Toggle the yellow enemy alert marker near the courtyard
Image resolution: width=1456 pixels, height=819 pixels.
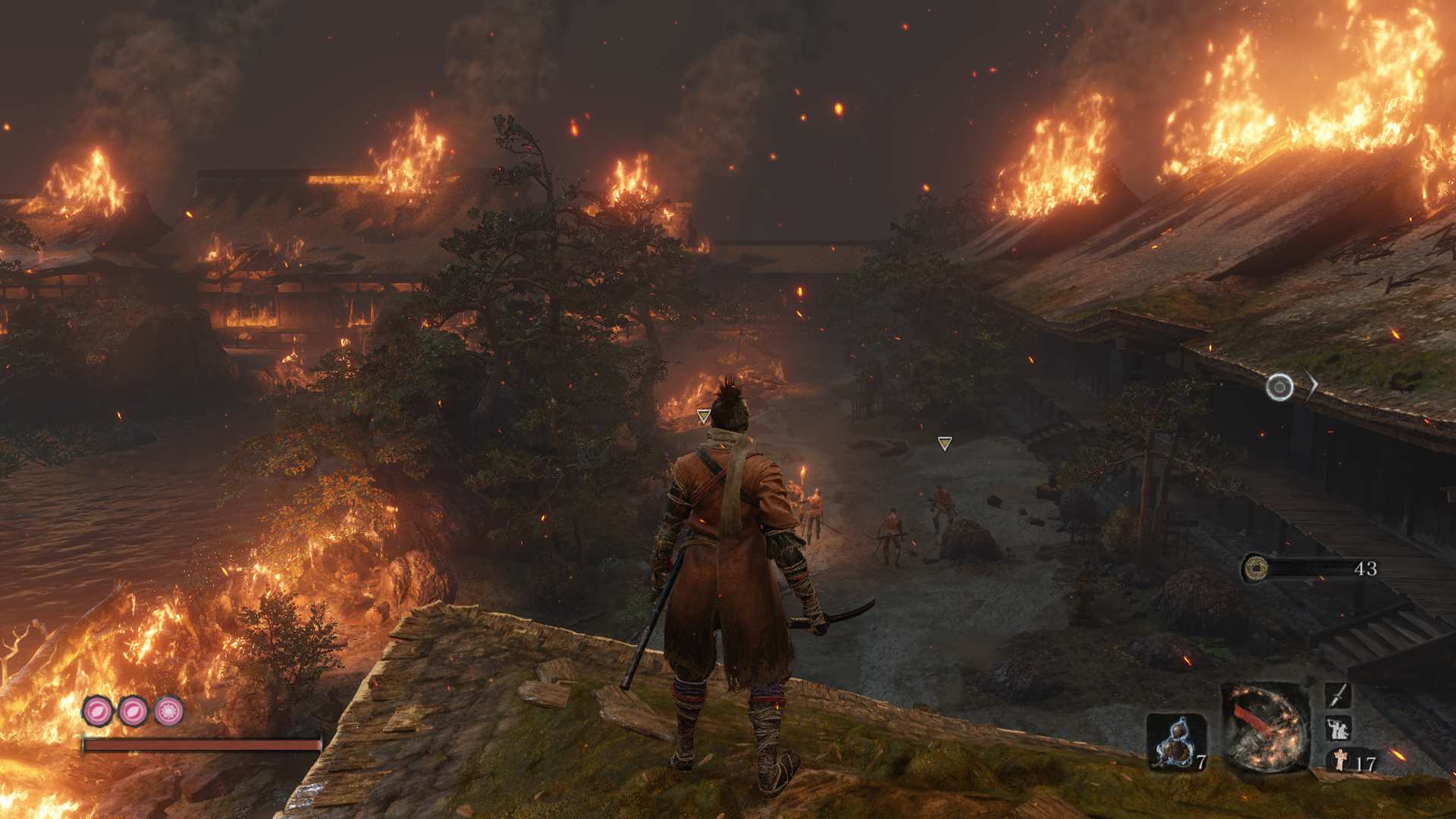(944, 444)
